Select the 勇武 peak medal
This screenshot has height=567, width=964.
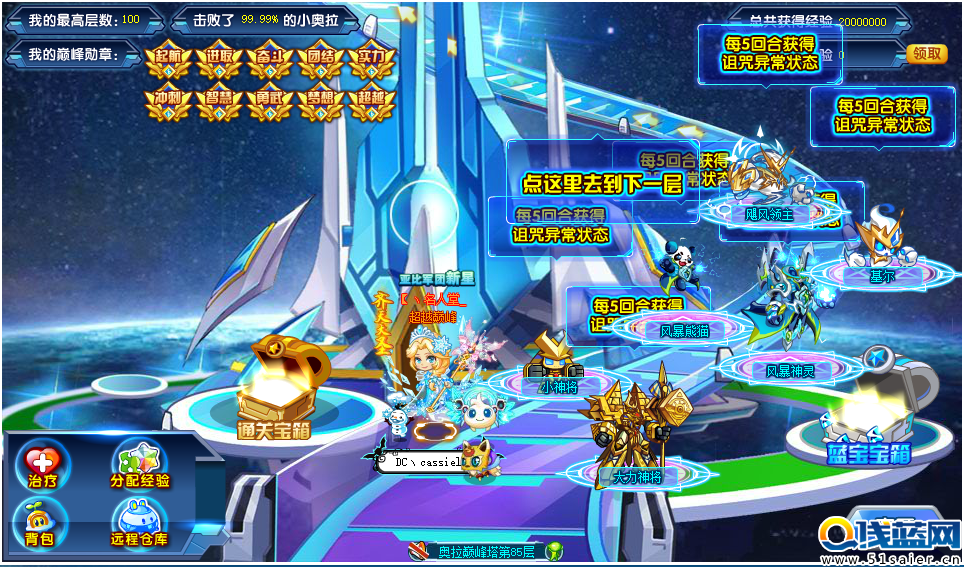point(271,103)
